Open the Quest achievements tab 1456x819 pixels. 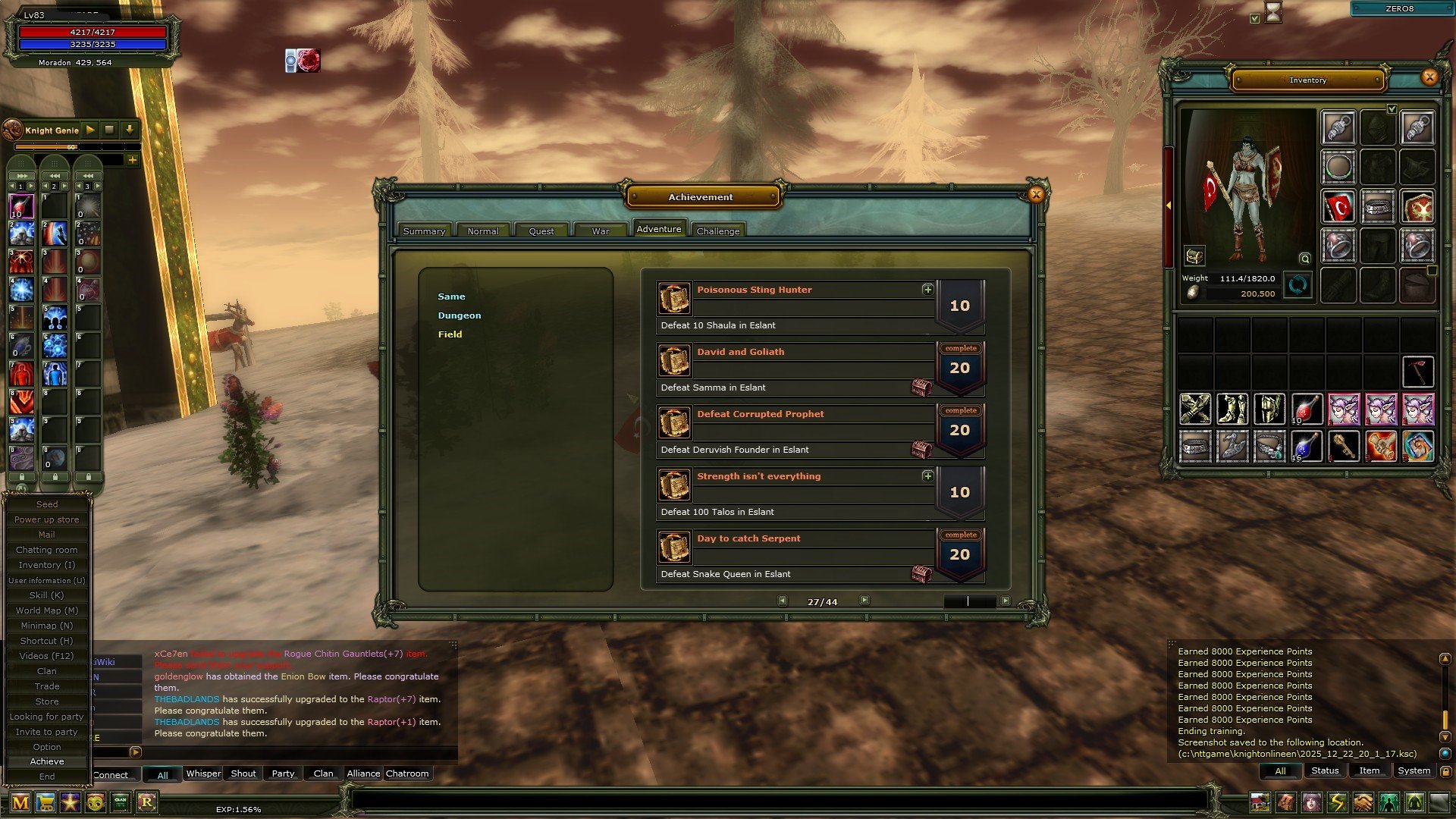(541, 231)
